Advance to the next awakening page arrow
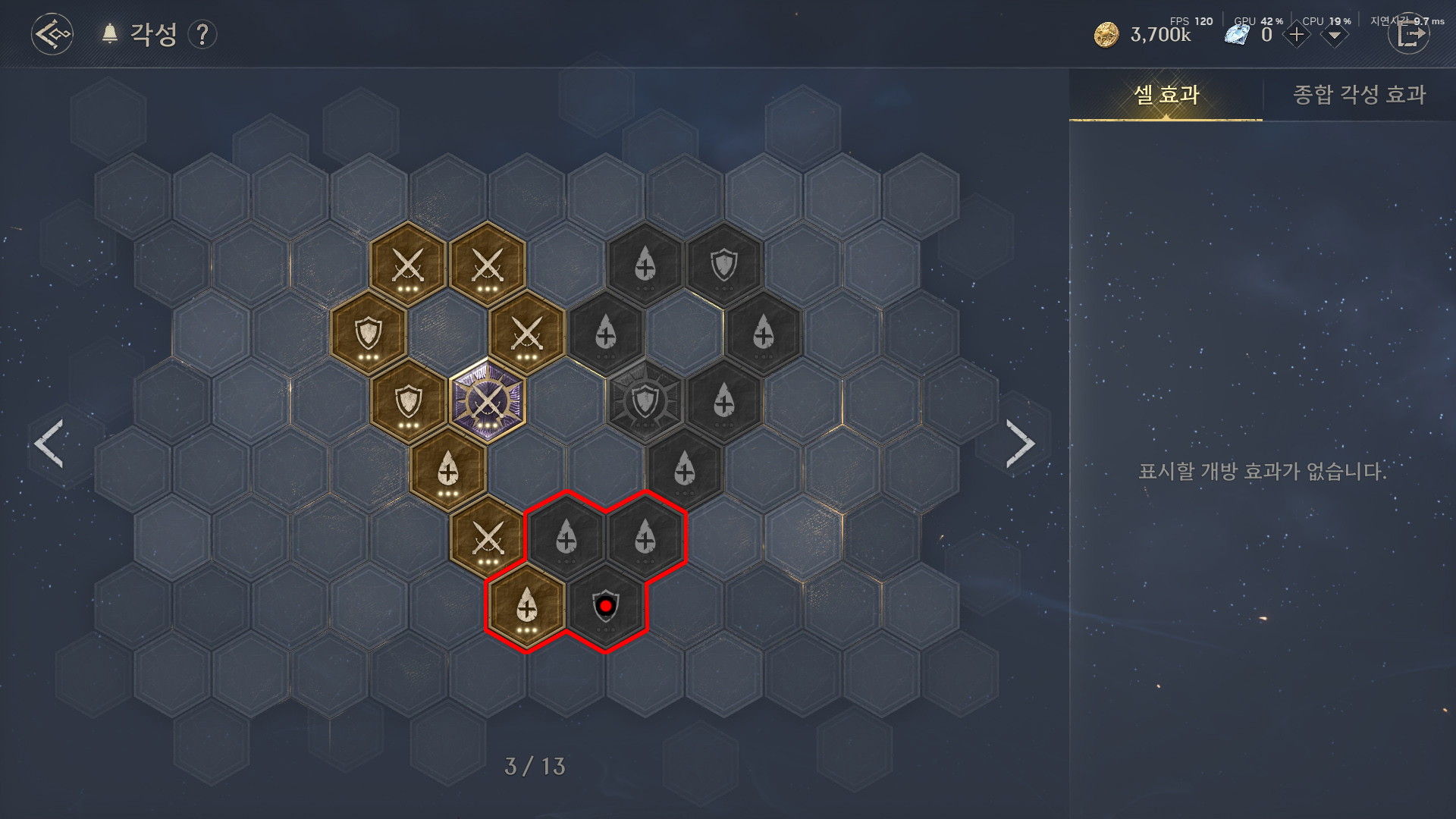The image size is (1456, 819). point(1020,444)
